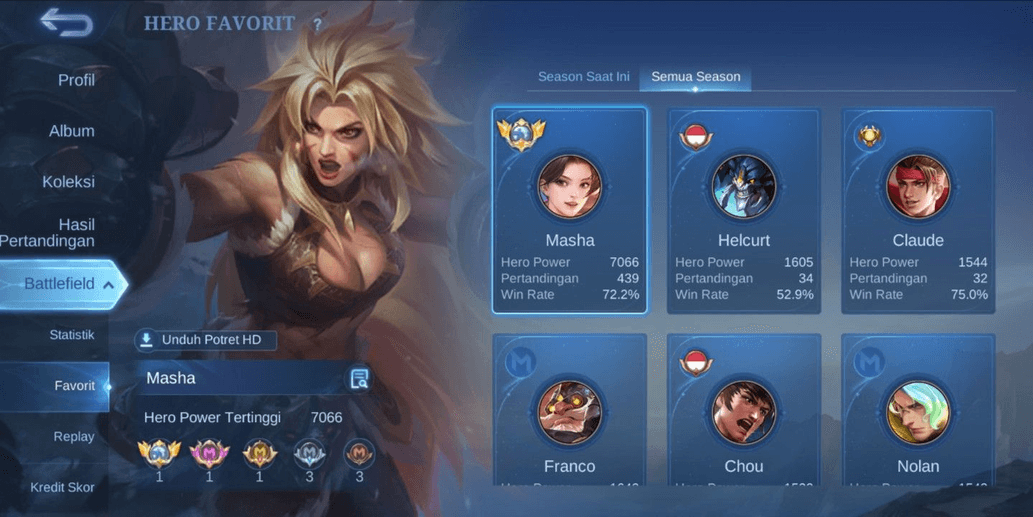Open the Statistik submenu
Screen dimensions: 1033x517
coord(72,335)
